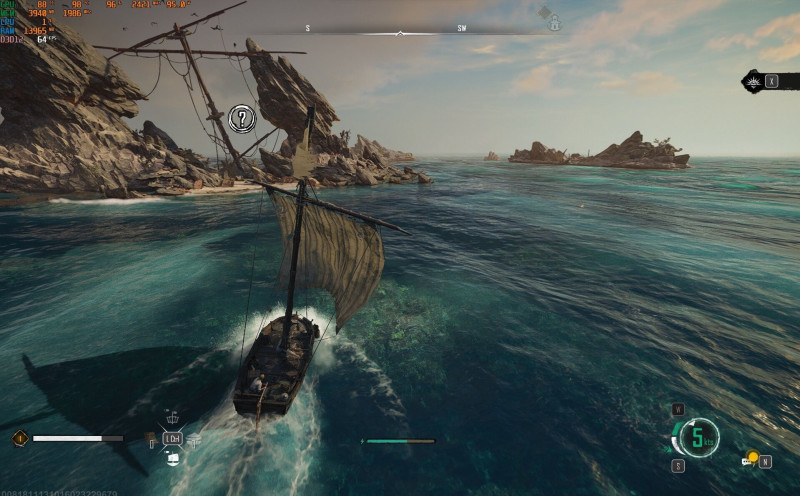Select the left-side tool in the action wheel
Screen dimensions: 800x496
151,439
